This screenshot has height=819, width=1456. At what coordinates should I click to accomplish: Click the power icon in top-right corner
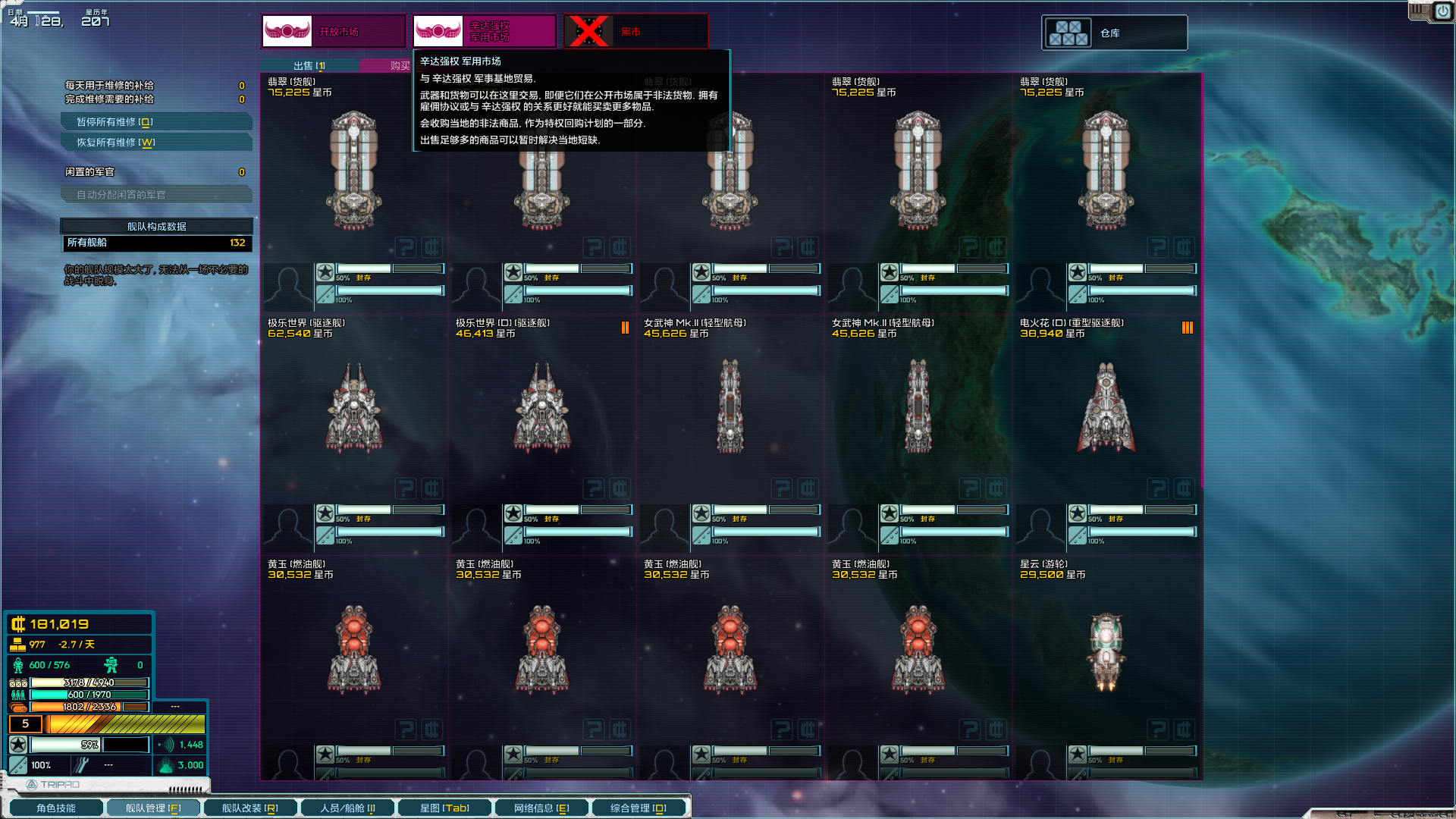point(1442,11)
